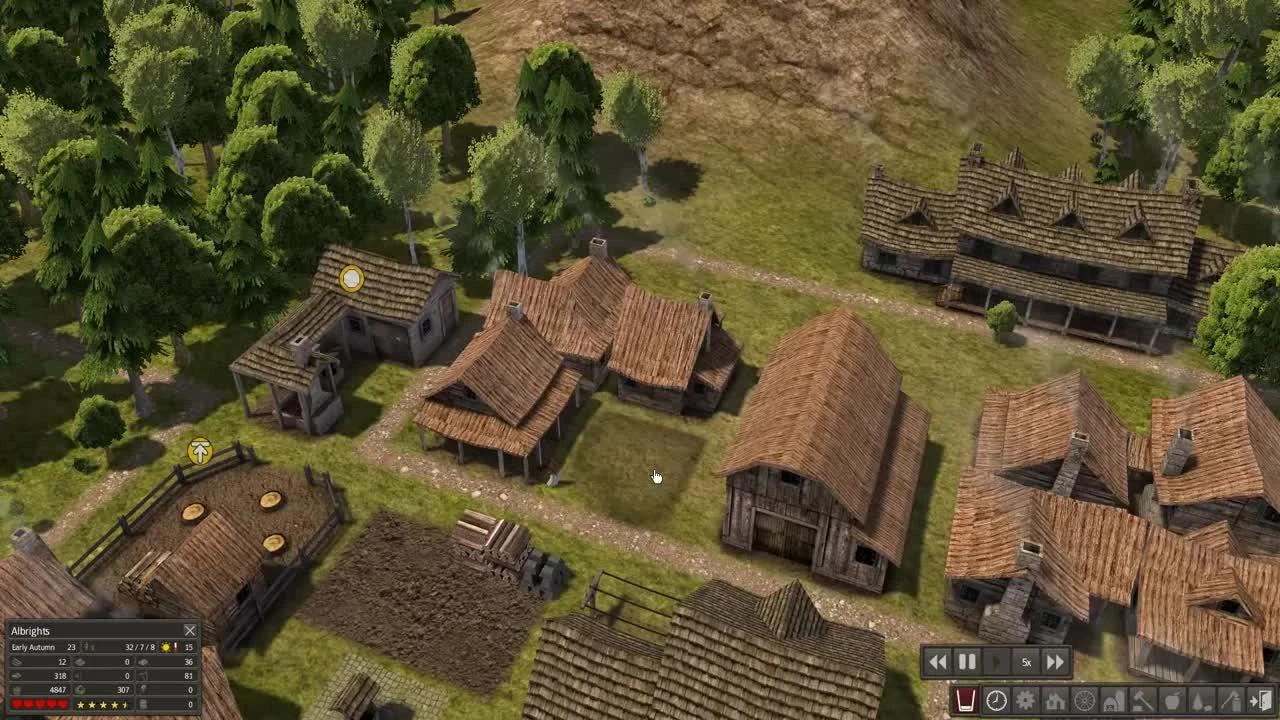The image size is (1280, 720).
Task: Resume play with the play button
Action: 996,661
